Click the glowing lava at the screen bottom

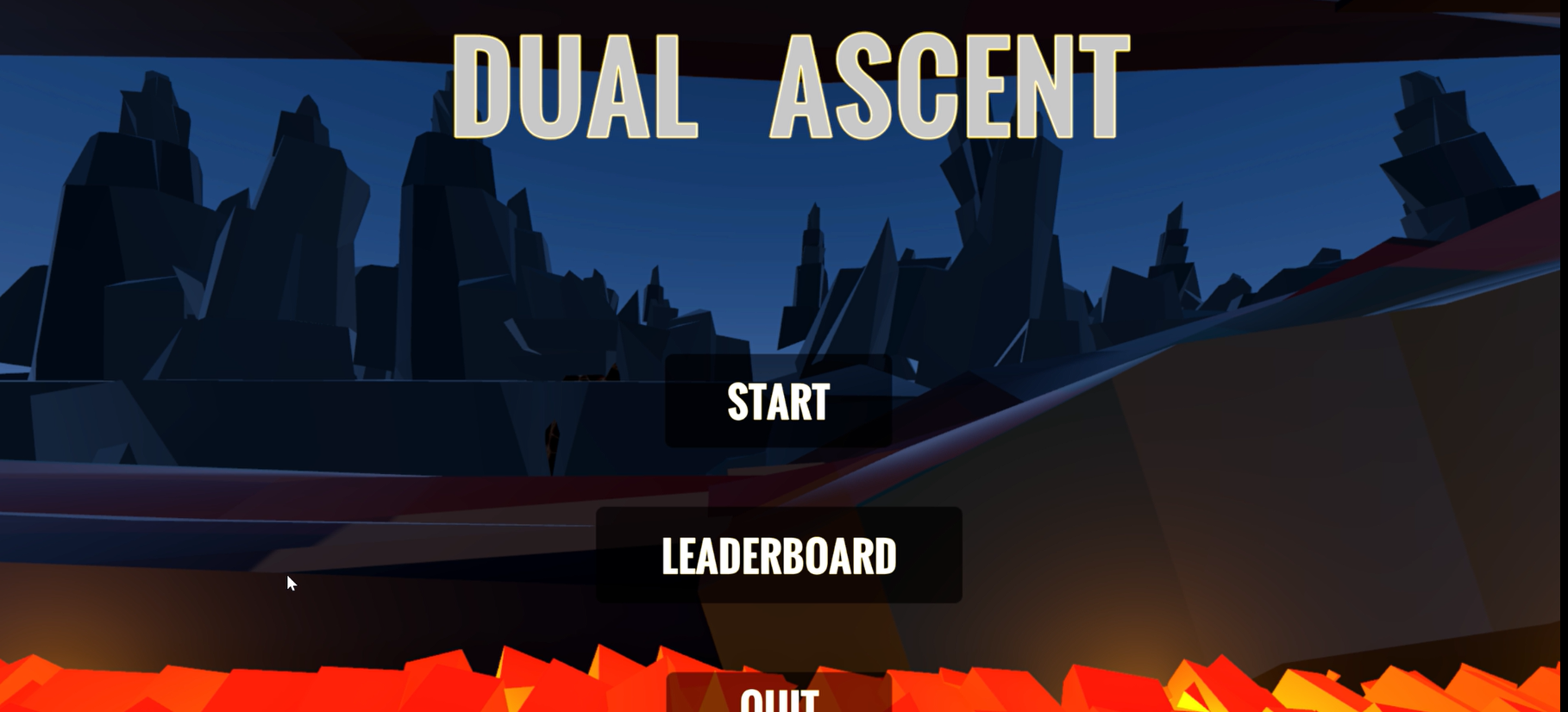[345, 685]
